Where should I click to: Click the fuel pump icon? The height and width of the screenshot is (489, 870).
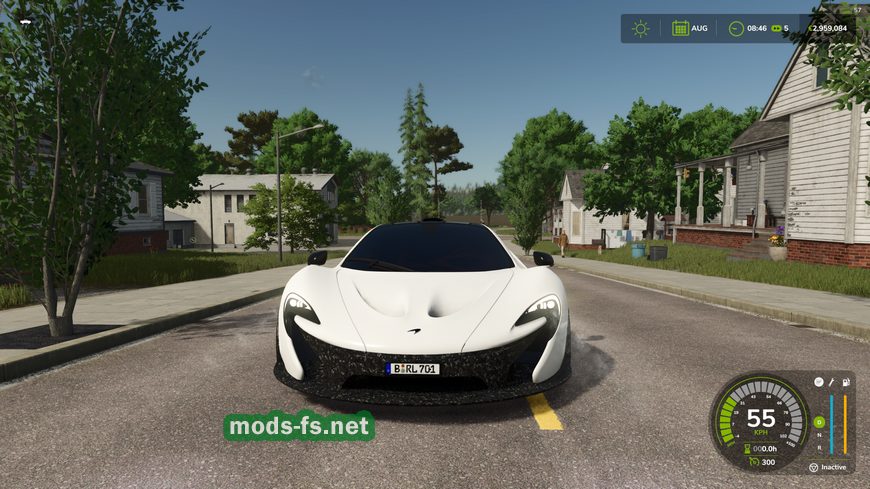[845, 382]
